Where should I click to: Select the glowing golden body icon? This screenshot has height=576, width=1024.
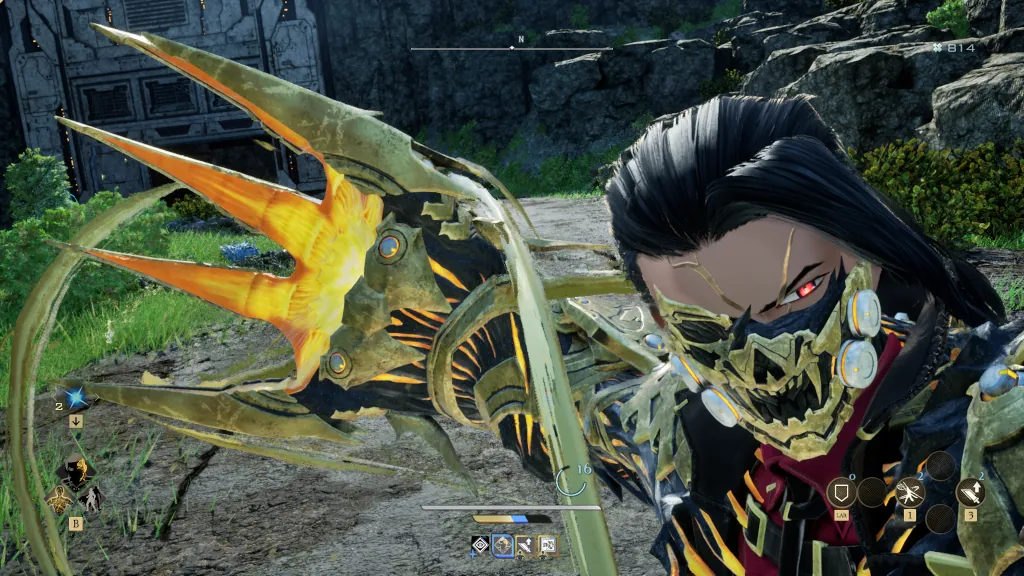point(59,498)
